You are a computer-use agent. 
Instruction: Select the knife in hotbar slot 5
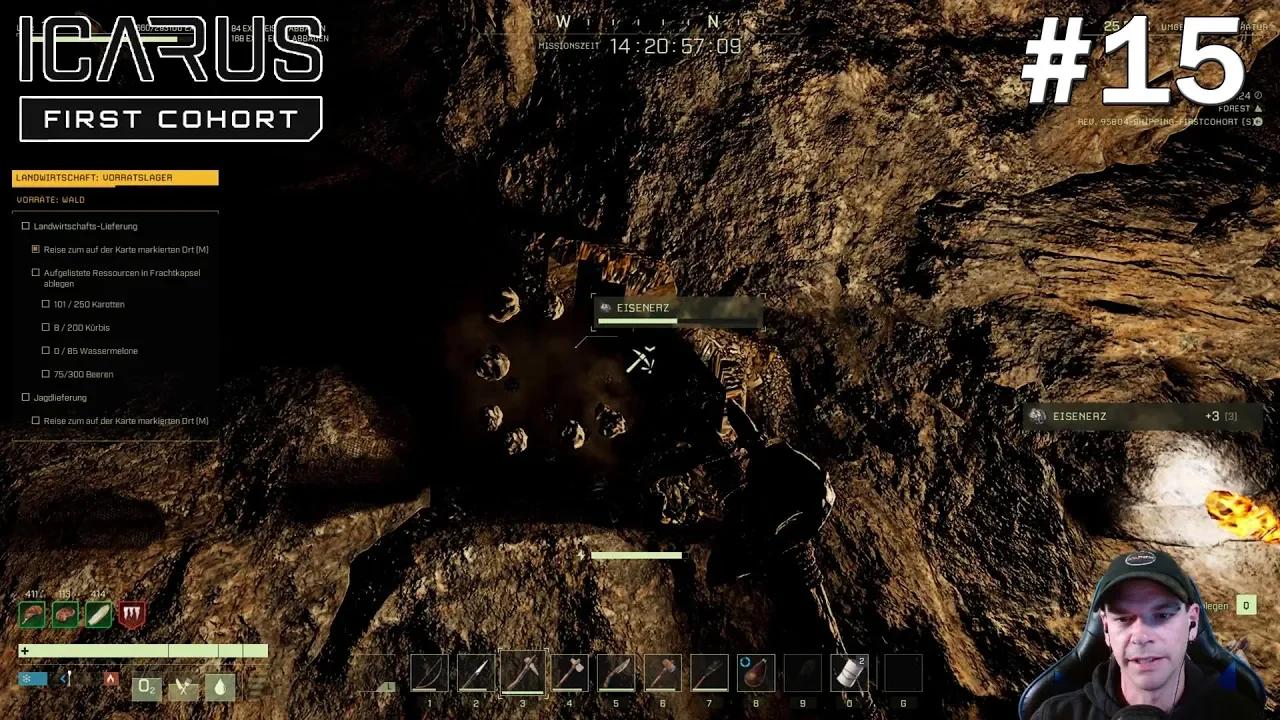[x=615, y=672]
